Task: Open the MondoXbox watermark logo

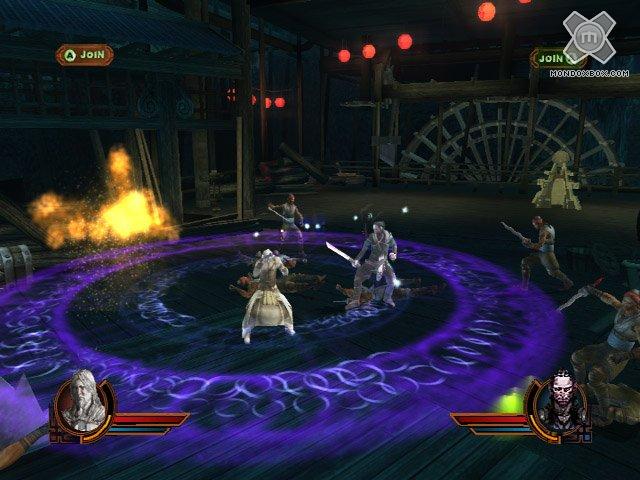Action: tap(588, 42)
